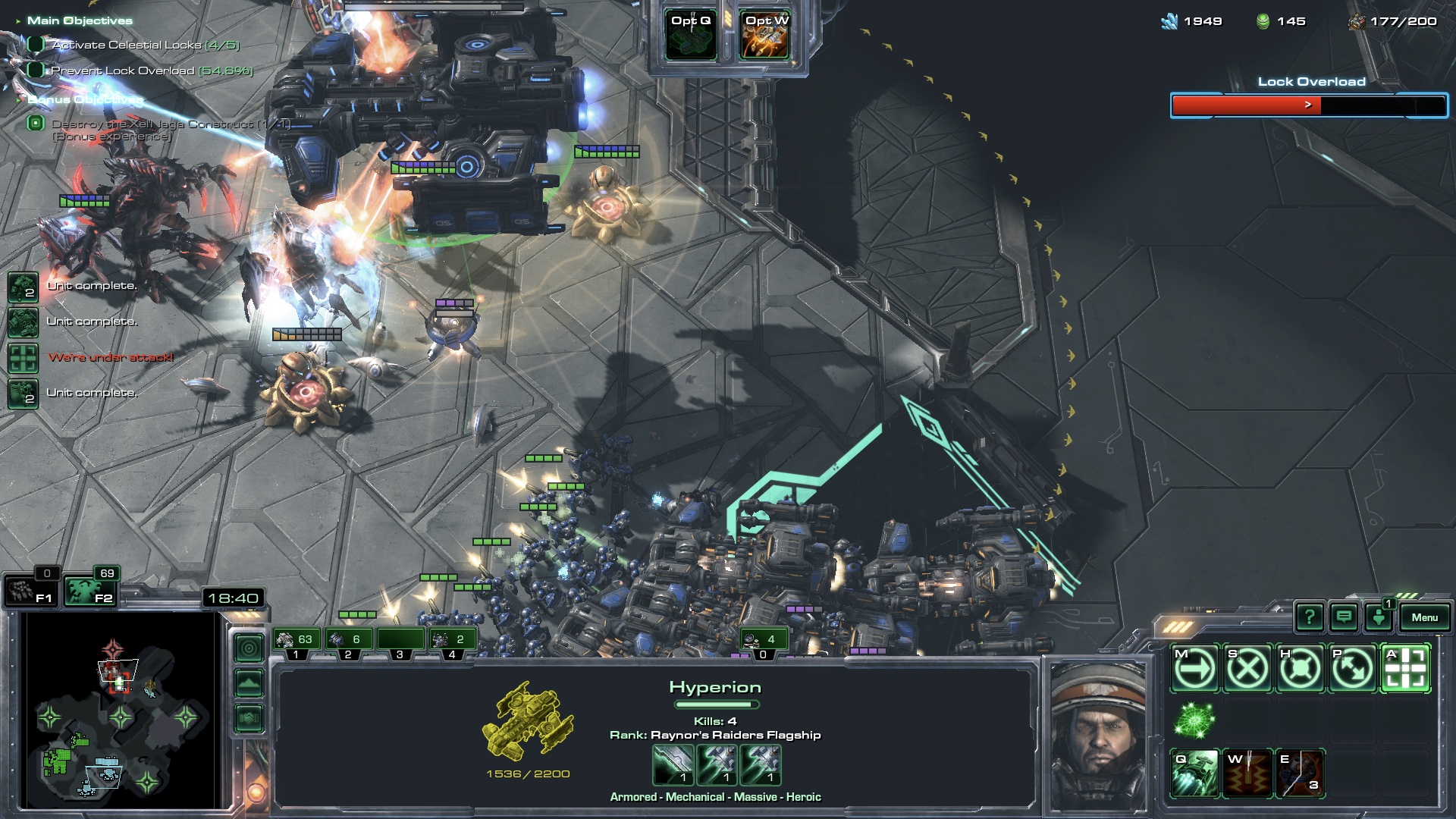The image size is (1456, 819).
Task: Select control group 1 with 63 units
Action: click(x=296, y=642)
